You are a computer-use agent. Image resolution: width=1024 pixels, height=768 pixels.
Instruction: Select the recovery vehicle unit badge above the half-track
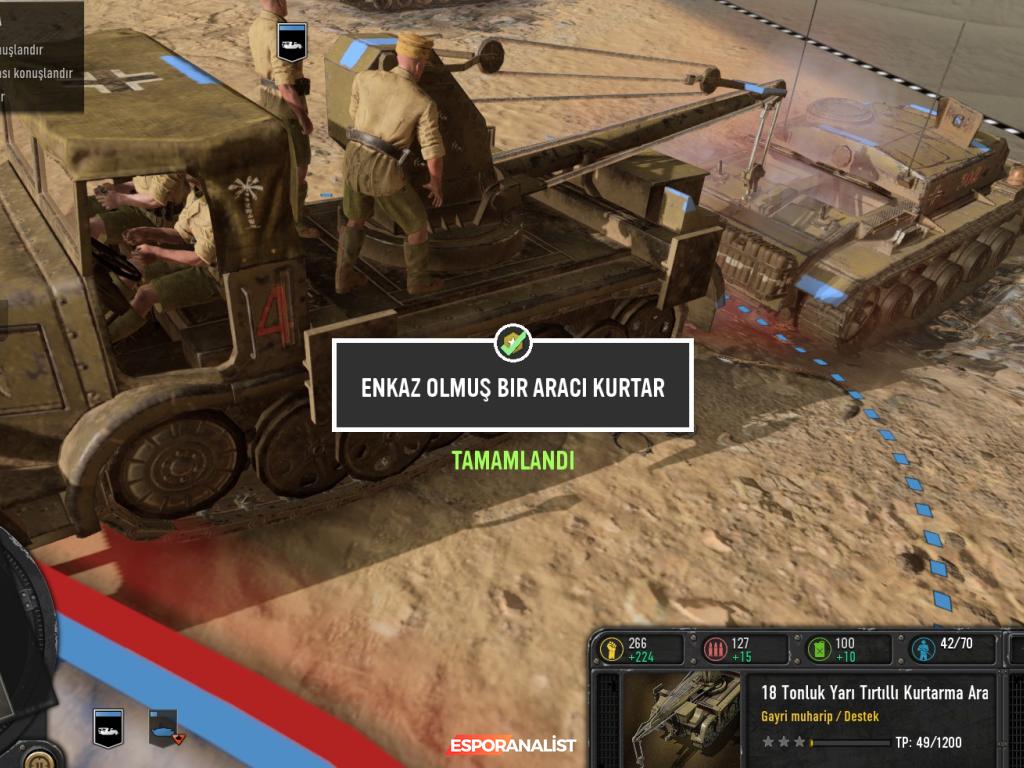(292, 43)
